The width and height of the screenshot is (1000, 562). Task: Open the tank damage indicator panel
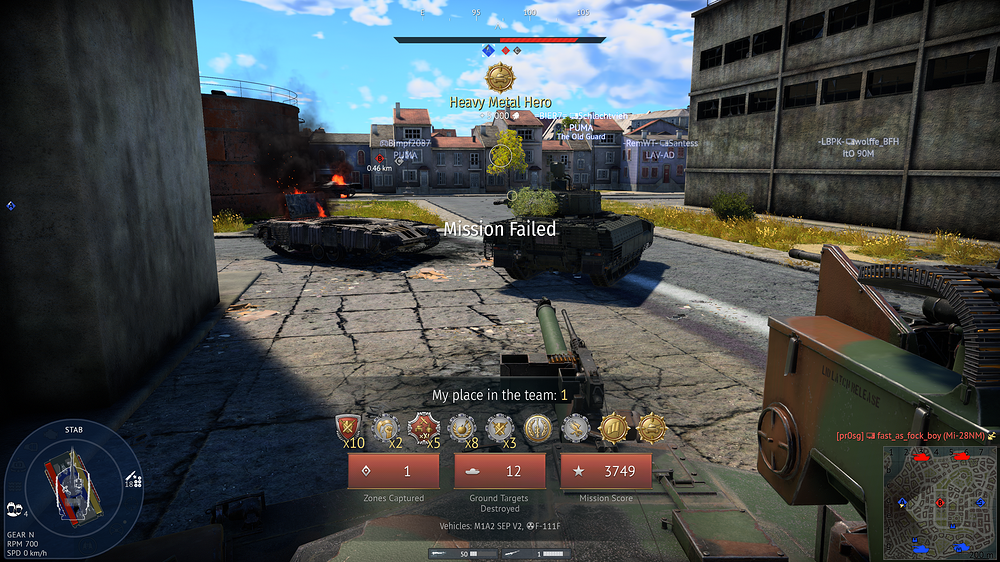click(66, 476)
